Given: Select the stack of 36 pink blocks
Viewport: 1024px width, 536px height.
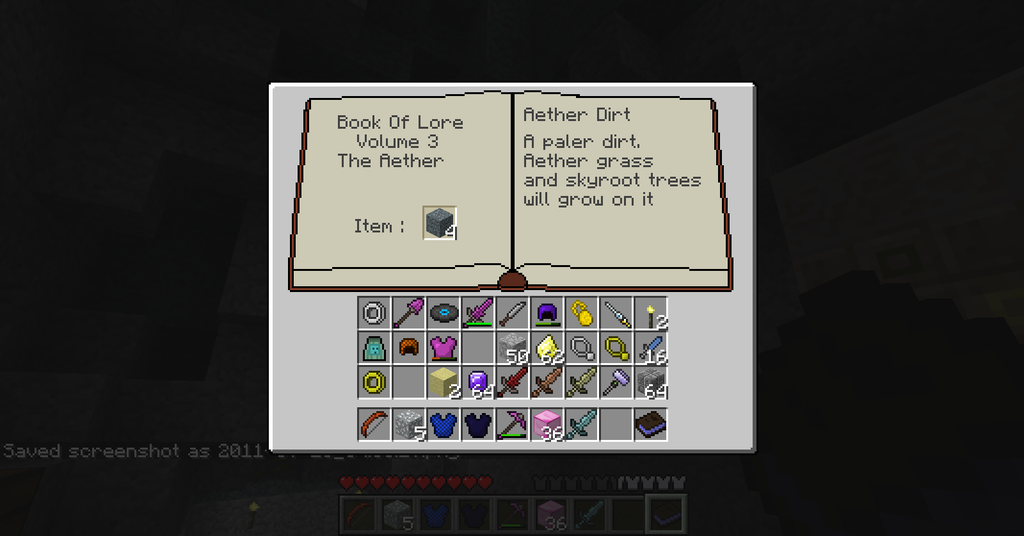Looking at the screenshot, I should [x=546, y=424].
